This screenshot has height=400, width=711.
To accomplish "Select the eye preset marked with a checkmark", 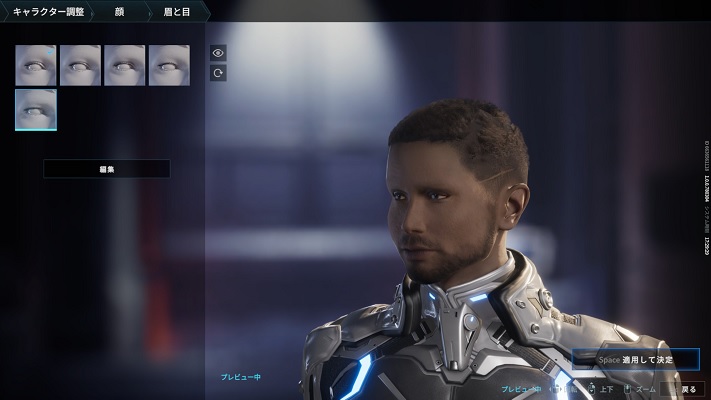I will pos(36,65).
